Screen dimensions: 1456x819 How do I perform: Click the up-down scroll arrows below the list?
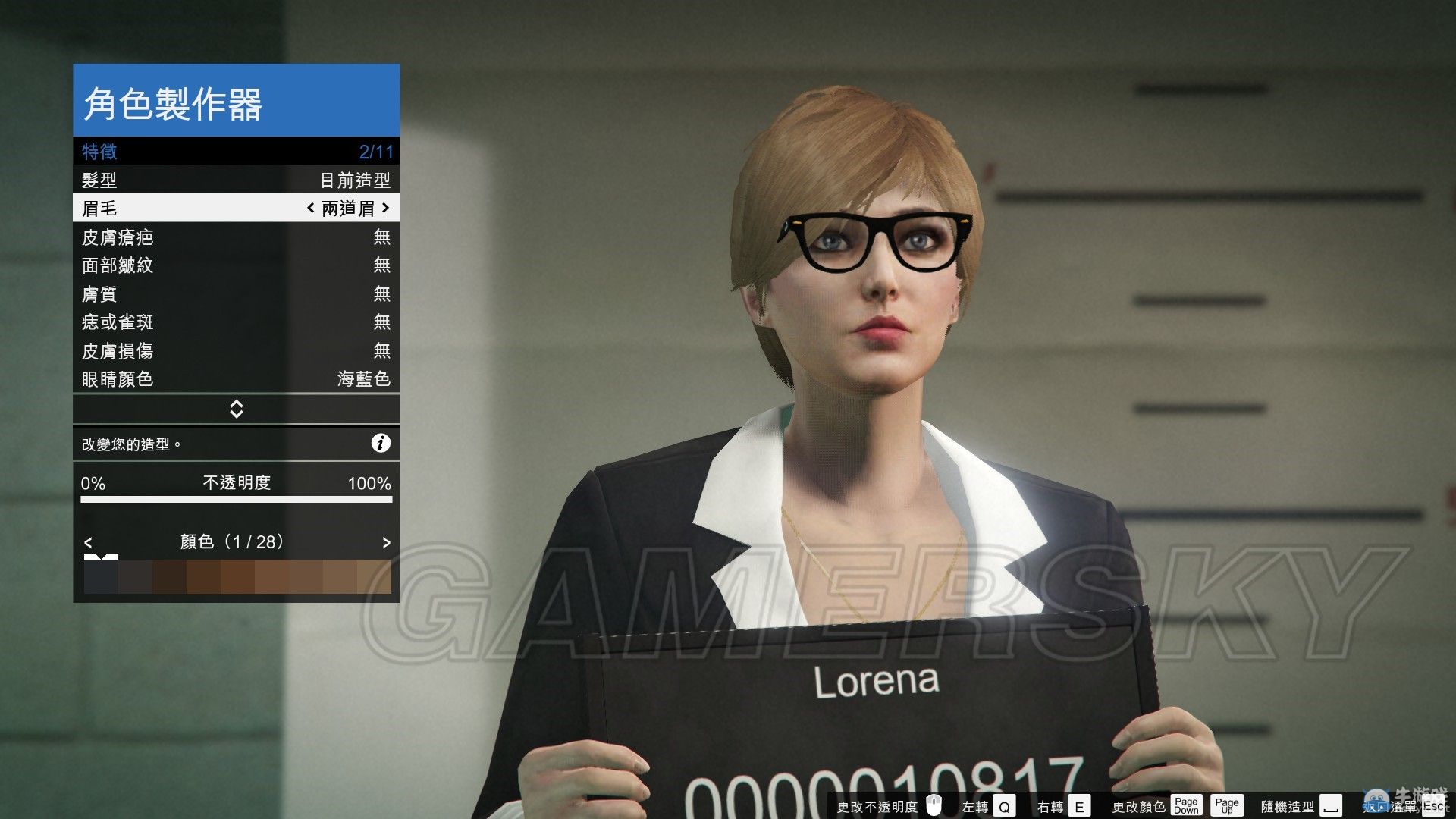pos(236,409)
